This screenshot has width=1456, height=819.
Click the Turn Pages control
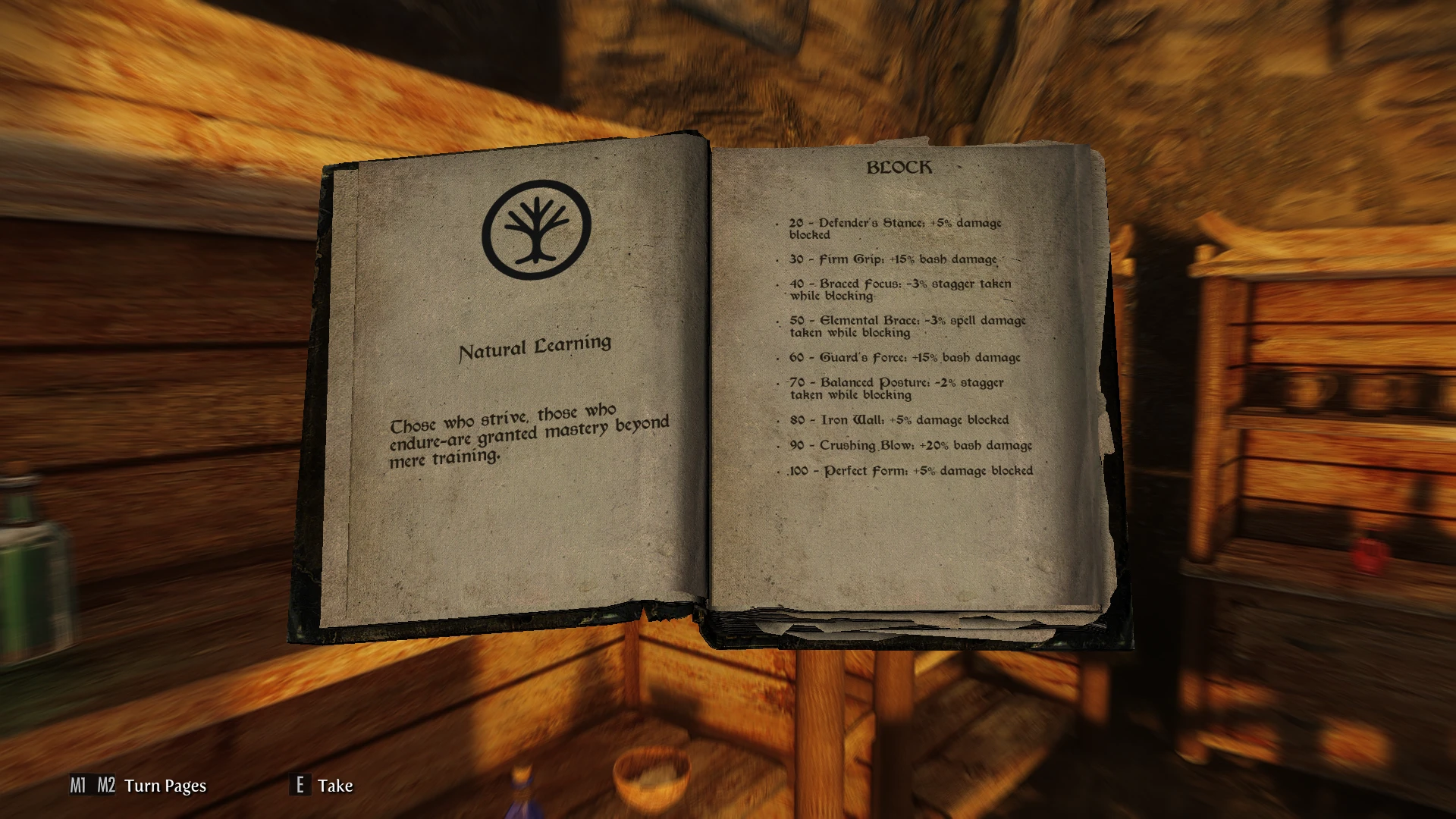(x=138, y=786)
